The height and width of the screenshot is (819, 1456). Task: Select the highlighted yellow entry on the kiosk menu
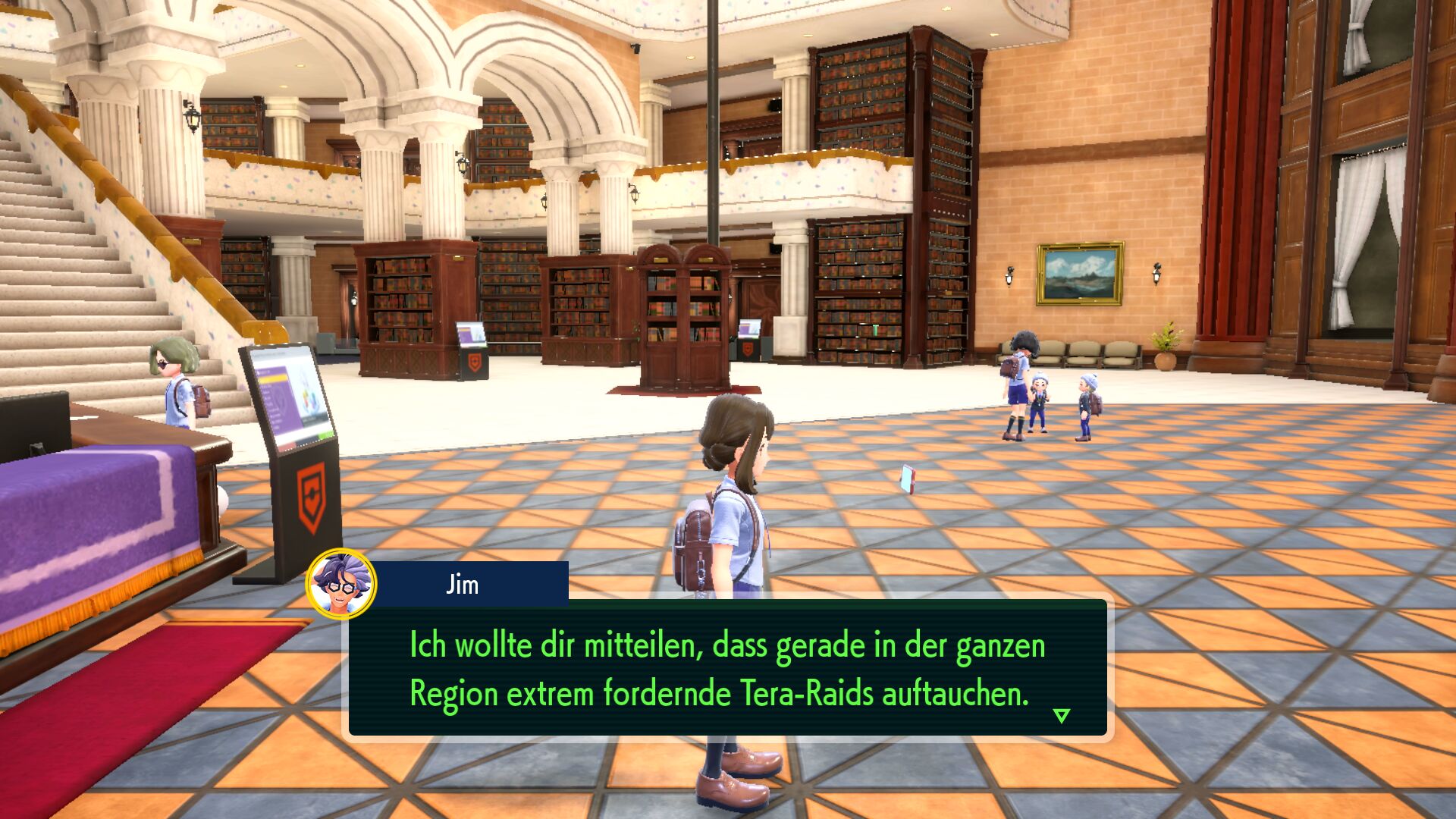tap(273, 377)
